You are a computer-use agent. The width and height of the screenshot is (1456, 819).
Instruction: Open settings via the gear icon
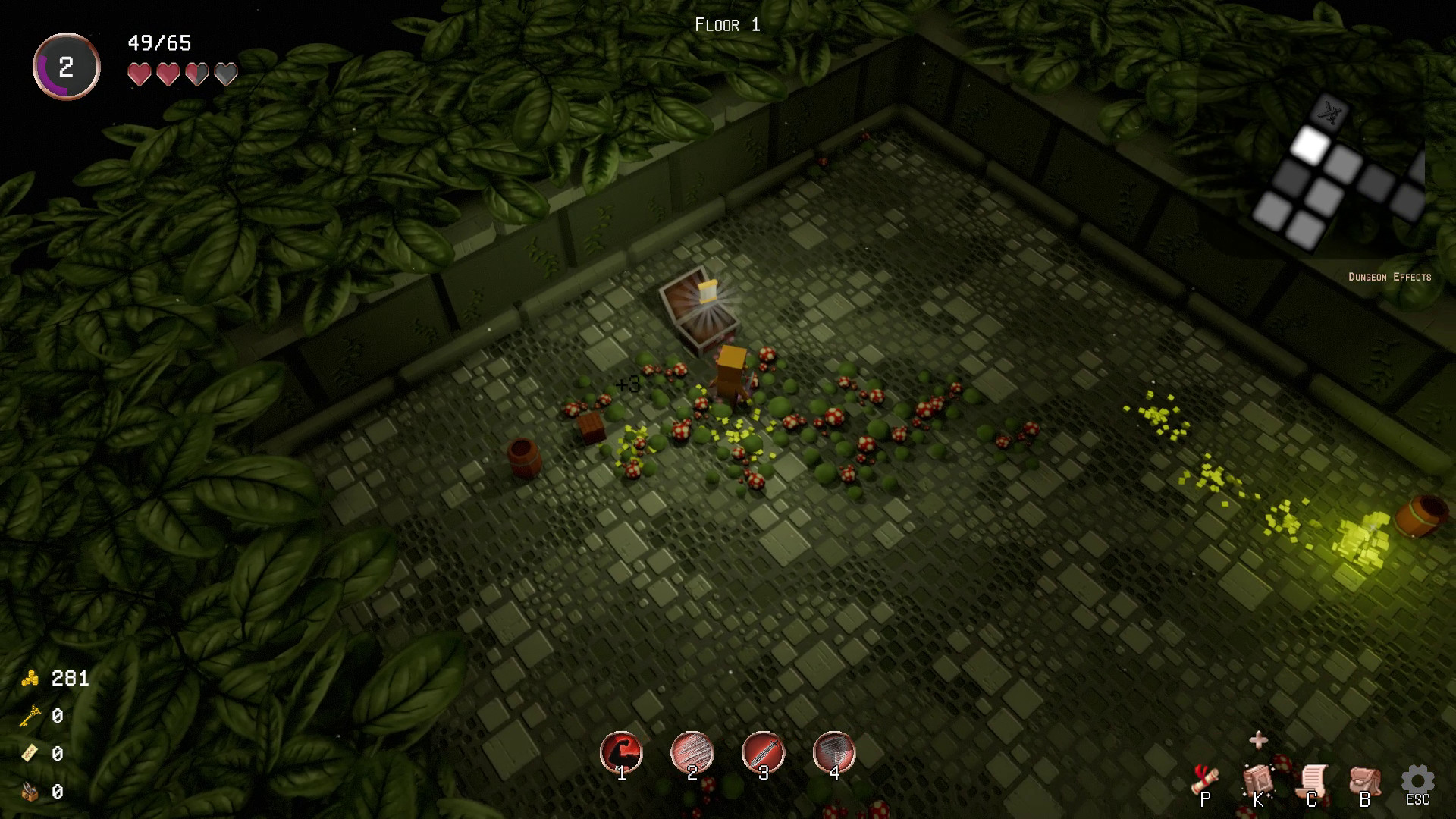point(1417,781)
